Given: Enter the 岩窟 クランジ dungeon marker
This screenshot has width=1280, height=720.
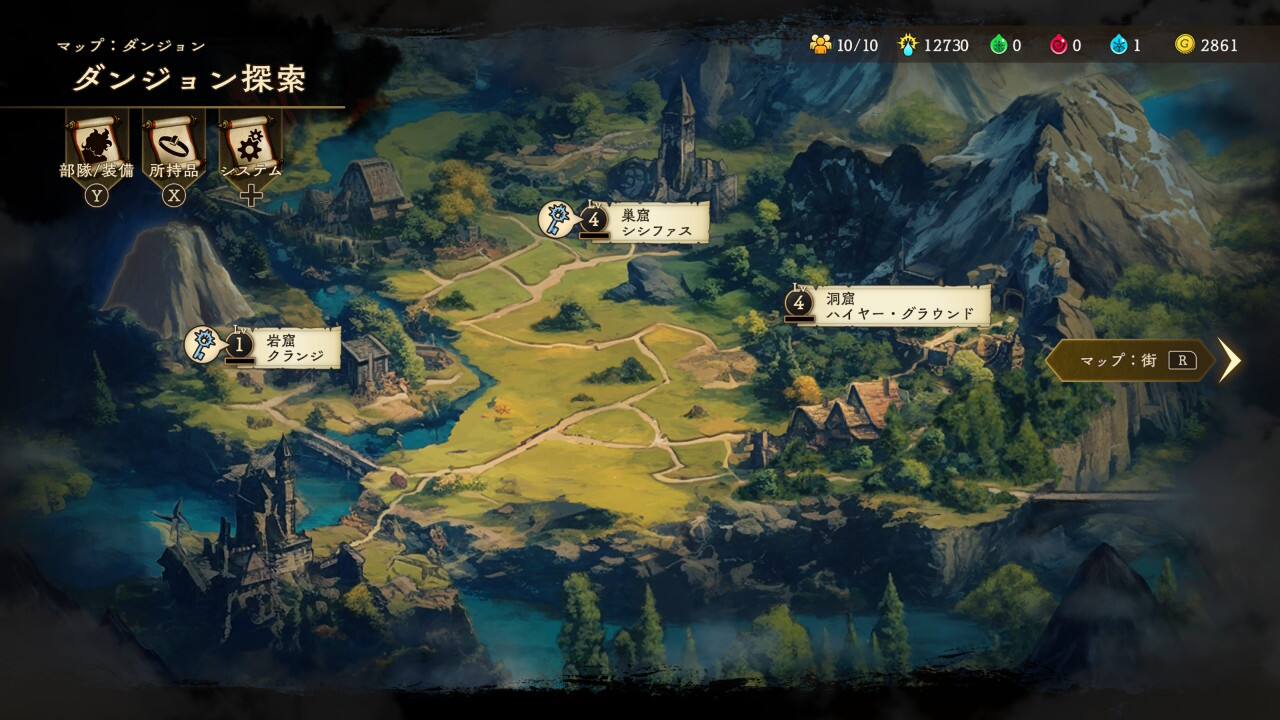Looking at the screenshot, I should point(285,347).
